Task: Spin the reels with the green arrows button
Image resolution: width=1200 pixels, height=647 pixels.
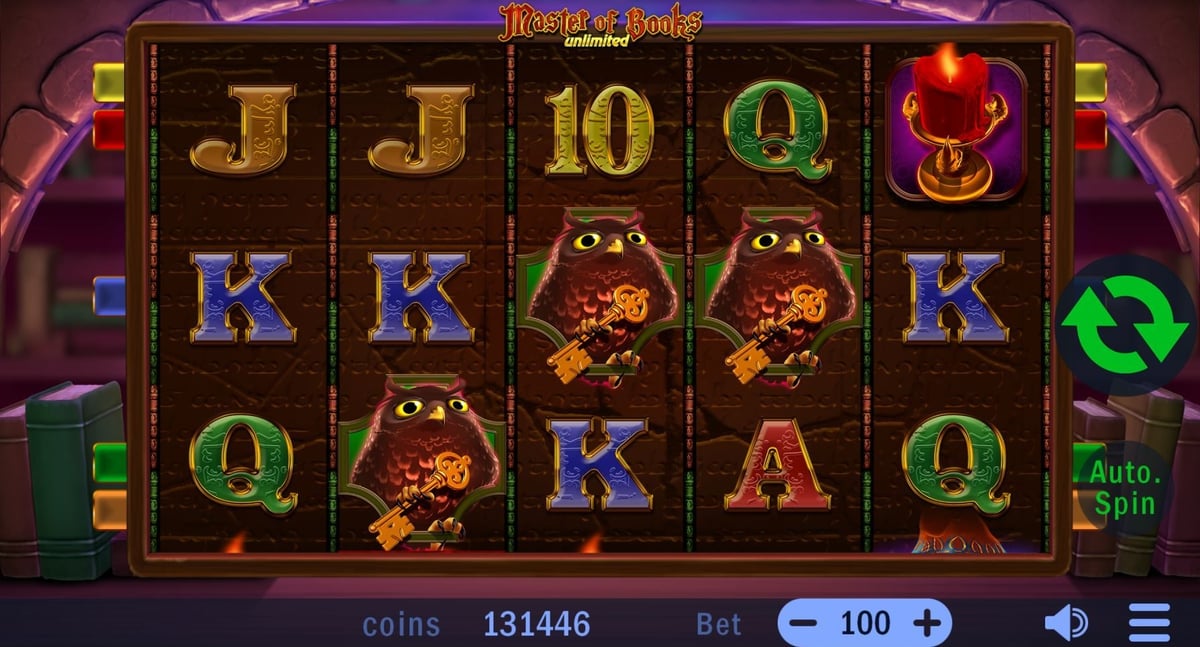Action: click(x=1127, y=326)
